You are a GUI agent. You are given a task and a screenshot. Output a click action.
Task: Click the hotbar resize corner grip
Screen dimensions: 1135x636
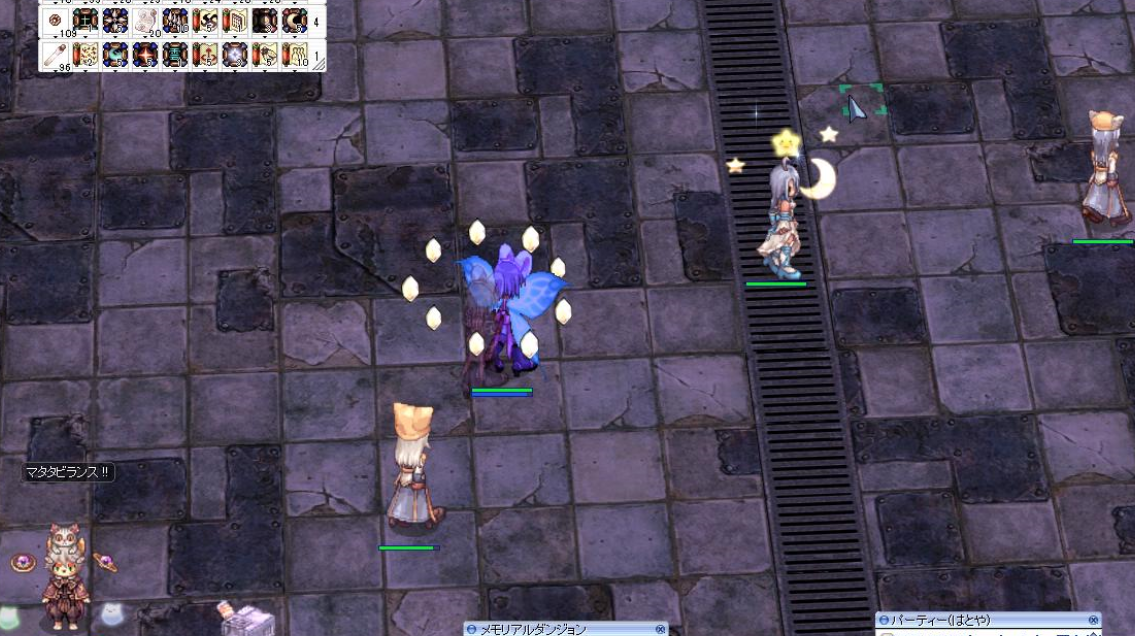319,66
